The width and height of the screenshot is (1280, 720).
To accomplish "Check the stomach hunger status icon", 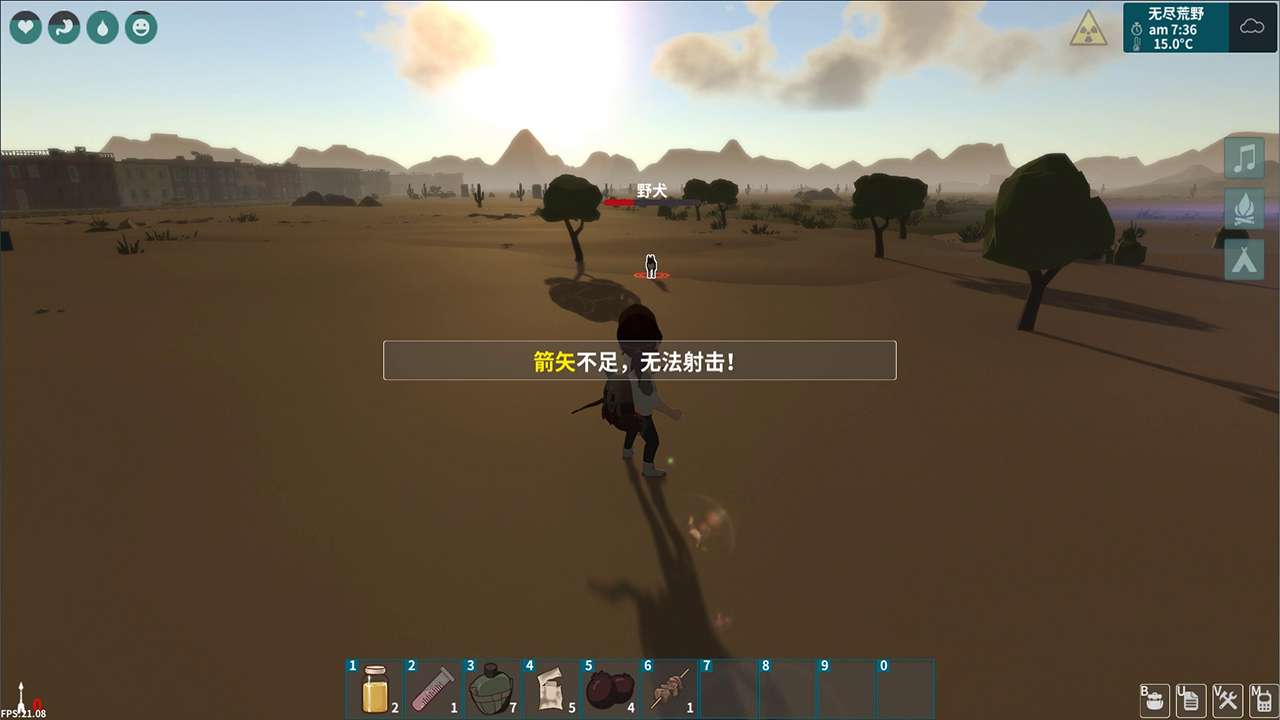I will (x=63, y=27).
